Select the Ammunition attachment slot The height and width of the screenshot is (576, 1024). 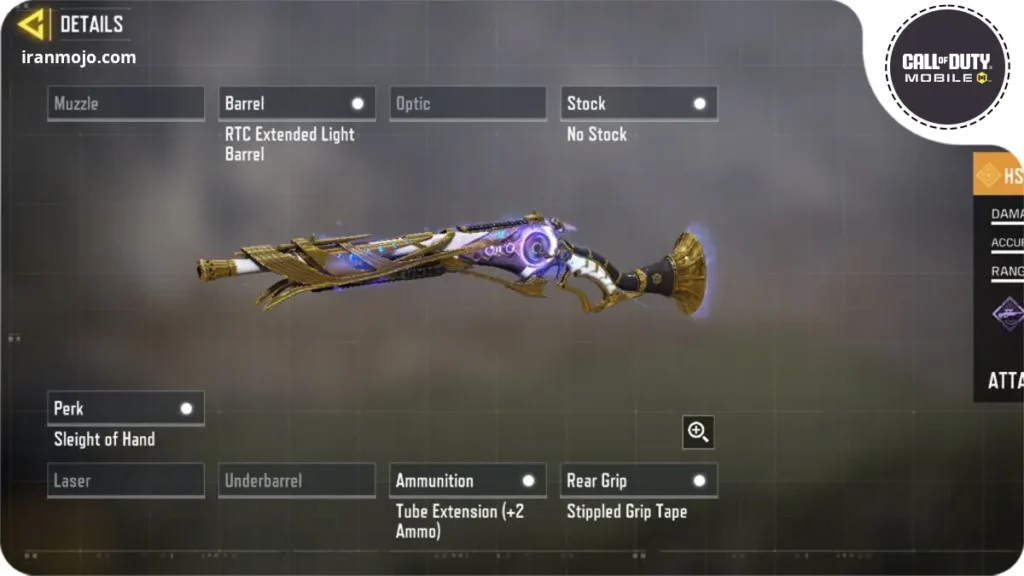point(468,481)
